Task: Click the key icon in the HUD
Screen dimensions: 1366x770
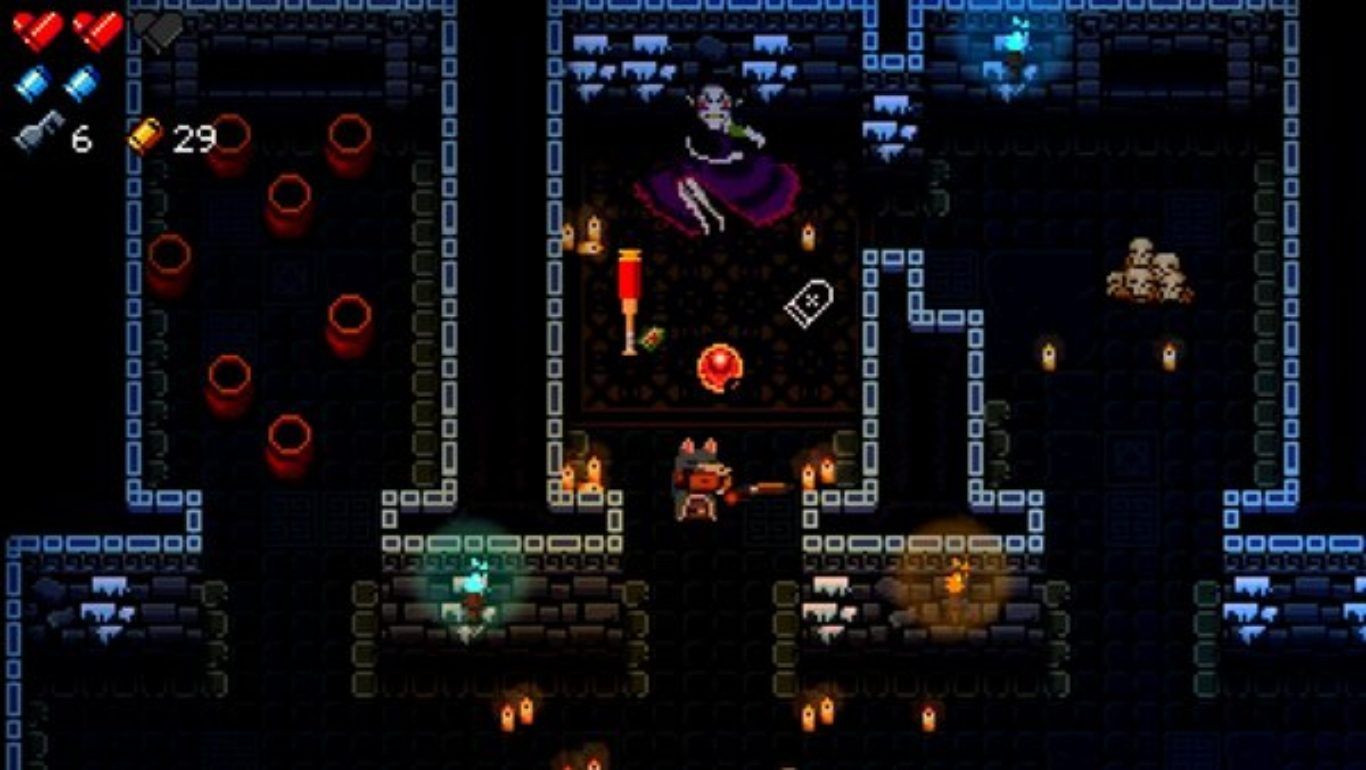Action: coord(38,132)
